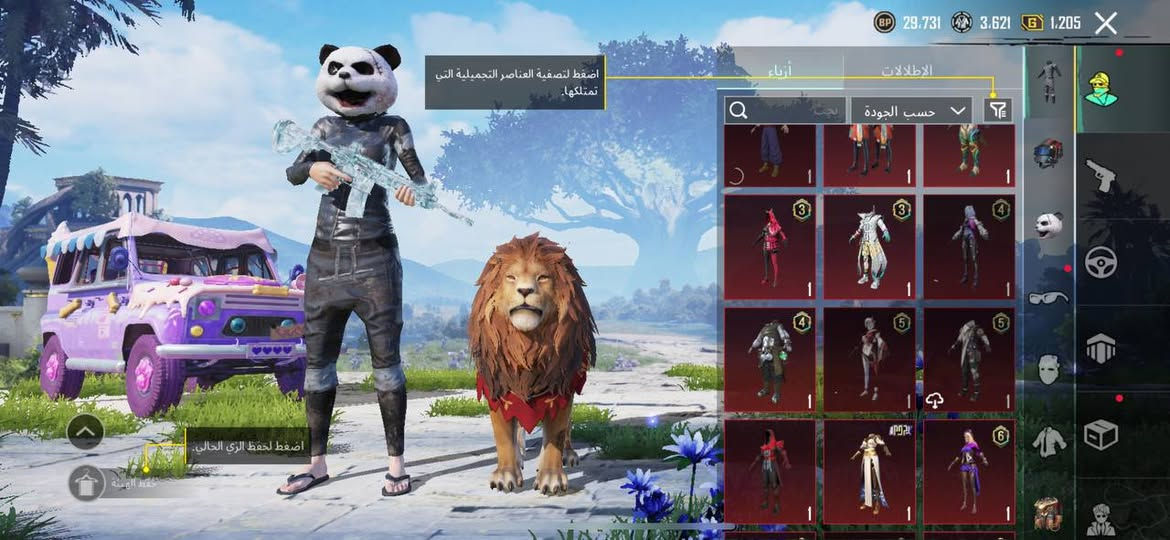Expand the up-arrow circle button
1170x540 pixels.
point(86,432)
